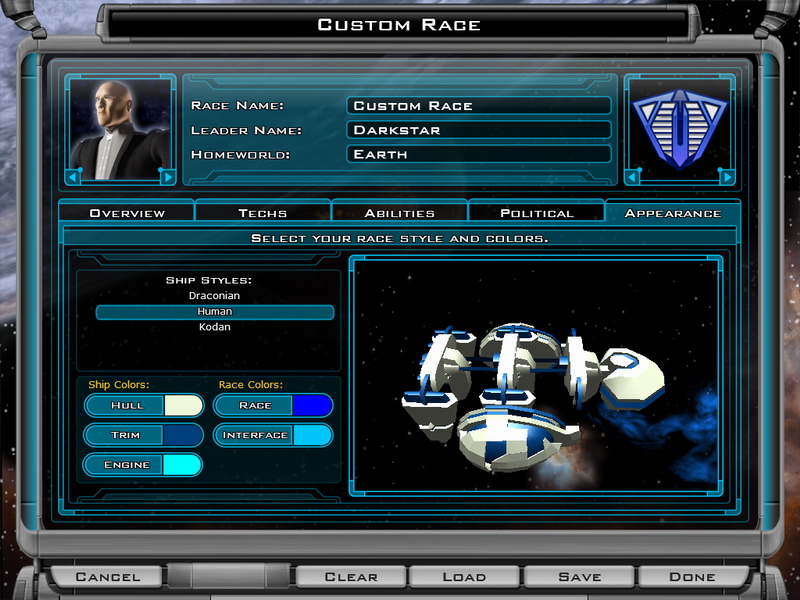The height and width of the screenshot is (600, 800).
Task: Select the Human ship style
Action: (x=214, y=312)
